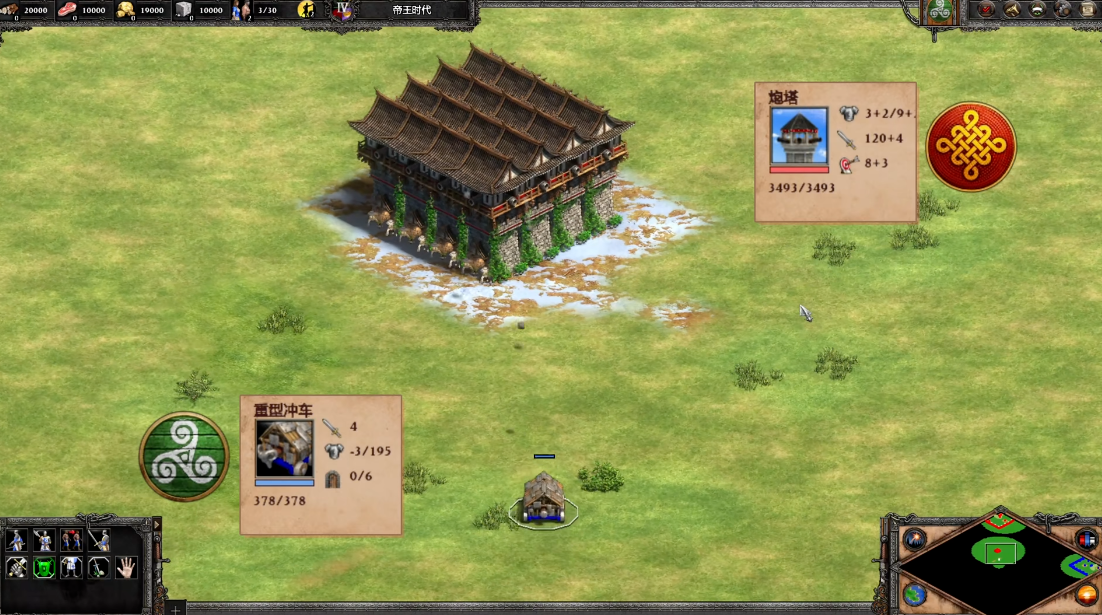
Task: Click the open hand stop command
Action: click(125, 568)
